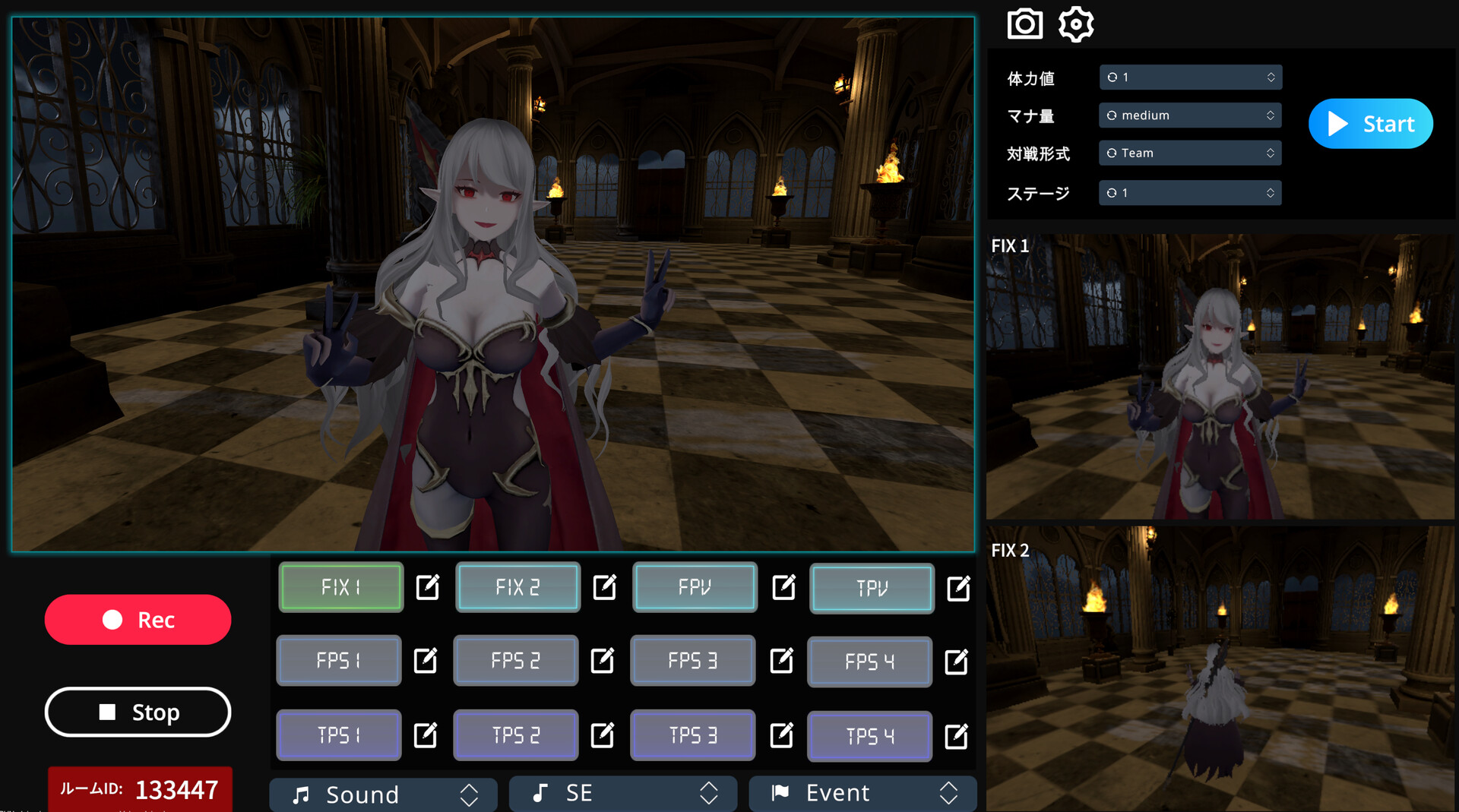
Task: Open the camera capture icon
Action: tap(1024, 24)
